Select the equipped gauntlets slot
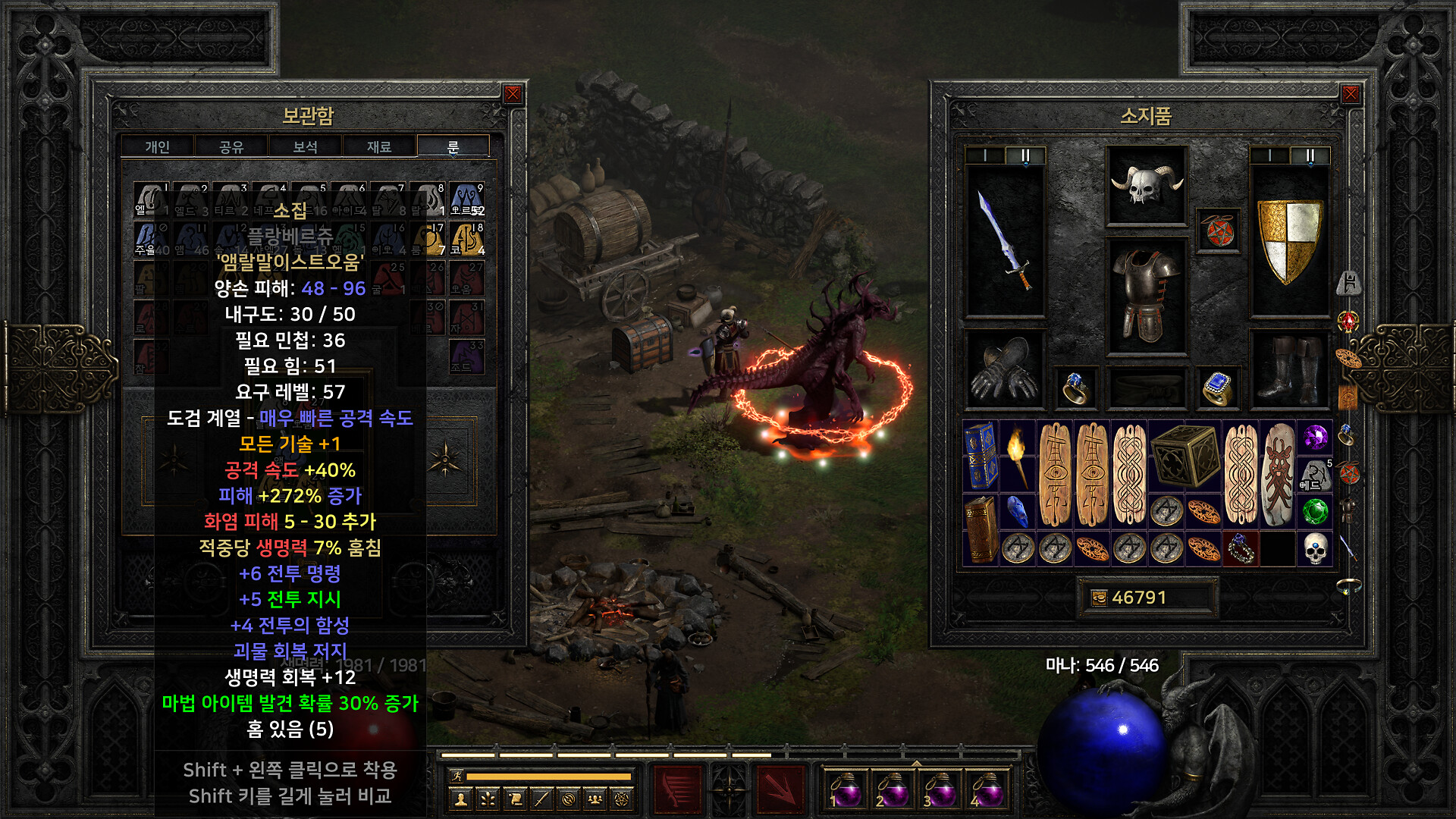This screenshot has height=819, width=1456. [x=1005, y=369]
